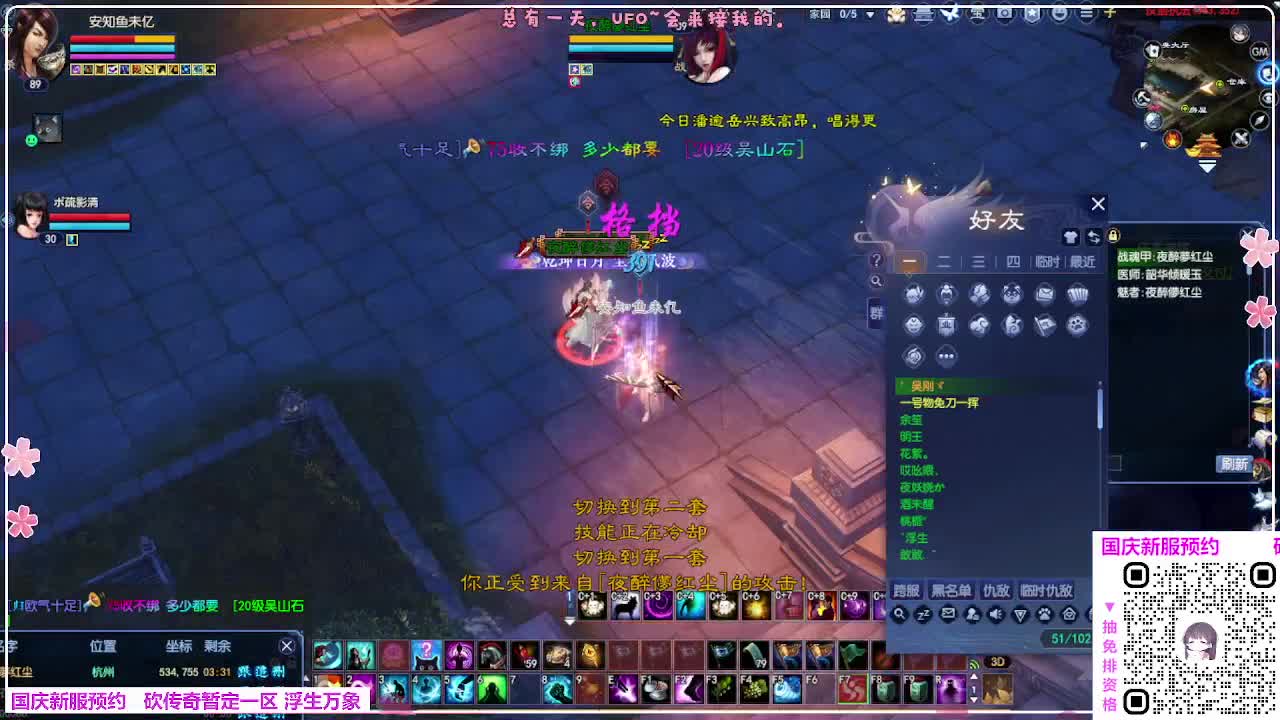Click the magnifier search icon in friends panel

[900, 613]
